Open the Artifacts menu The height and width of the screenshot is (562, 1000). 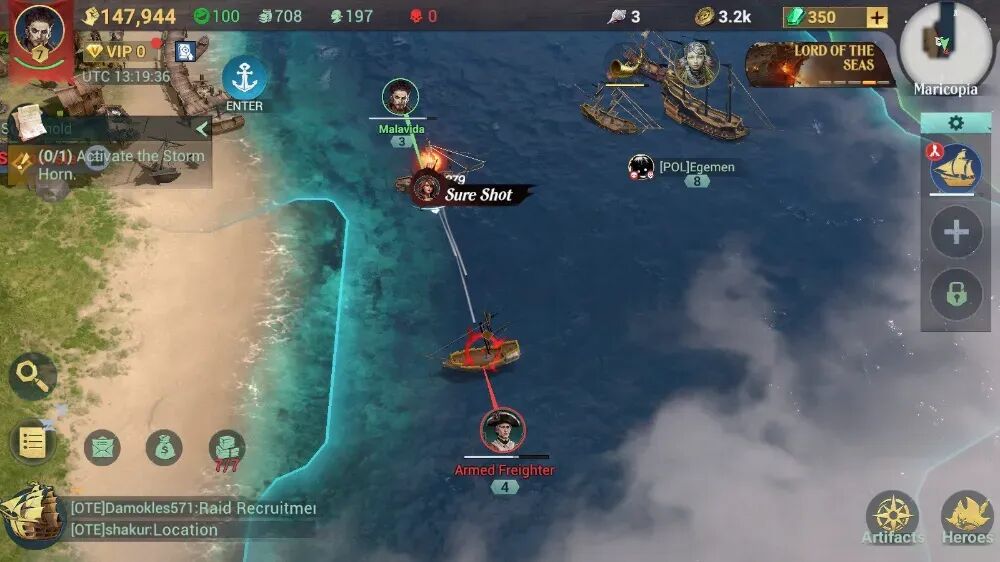[x=892, y=517]
